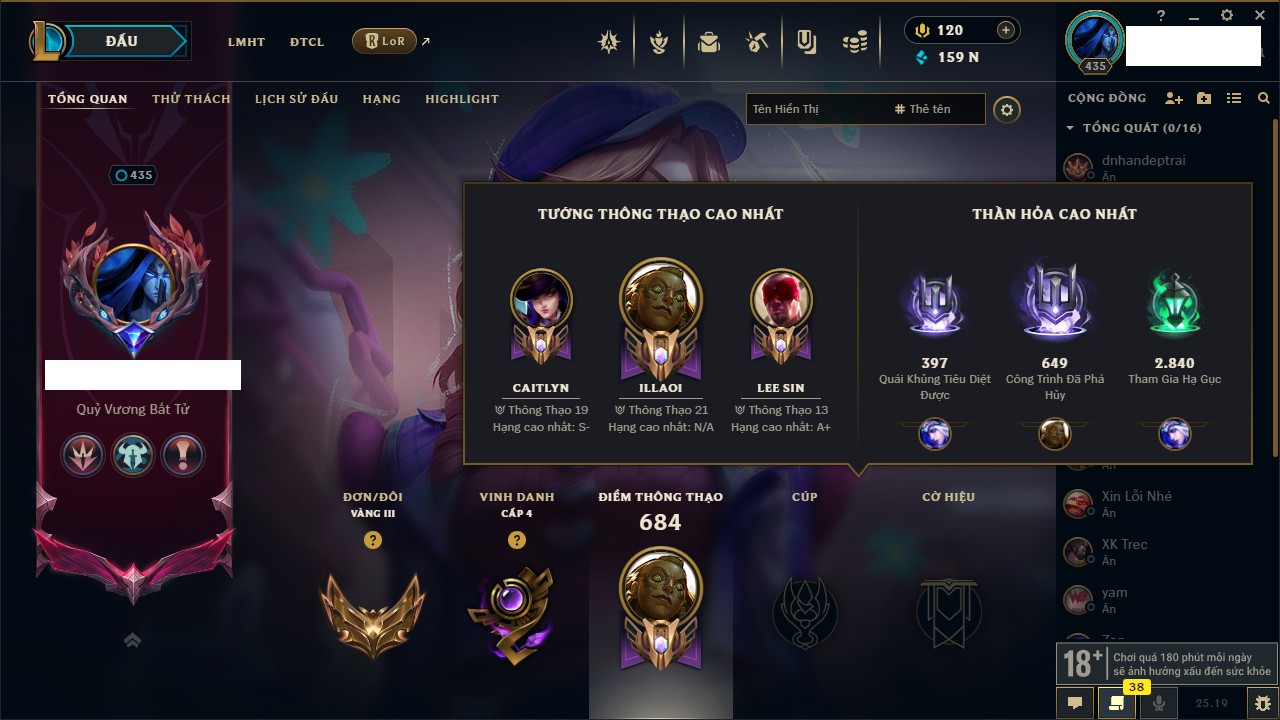Viewport: 1280px width, 720px height.
Task: Switch to the ĐTCL game mode
Action: [x=307, y=42]
